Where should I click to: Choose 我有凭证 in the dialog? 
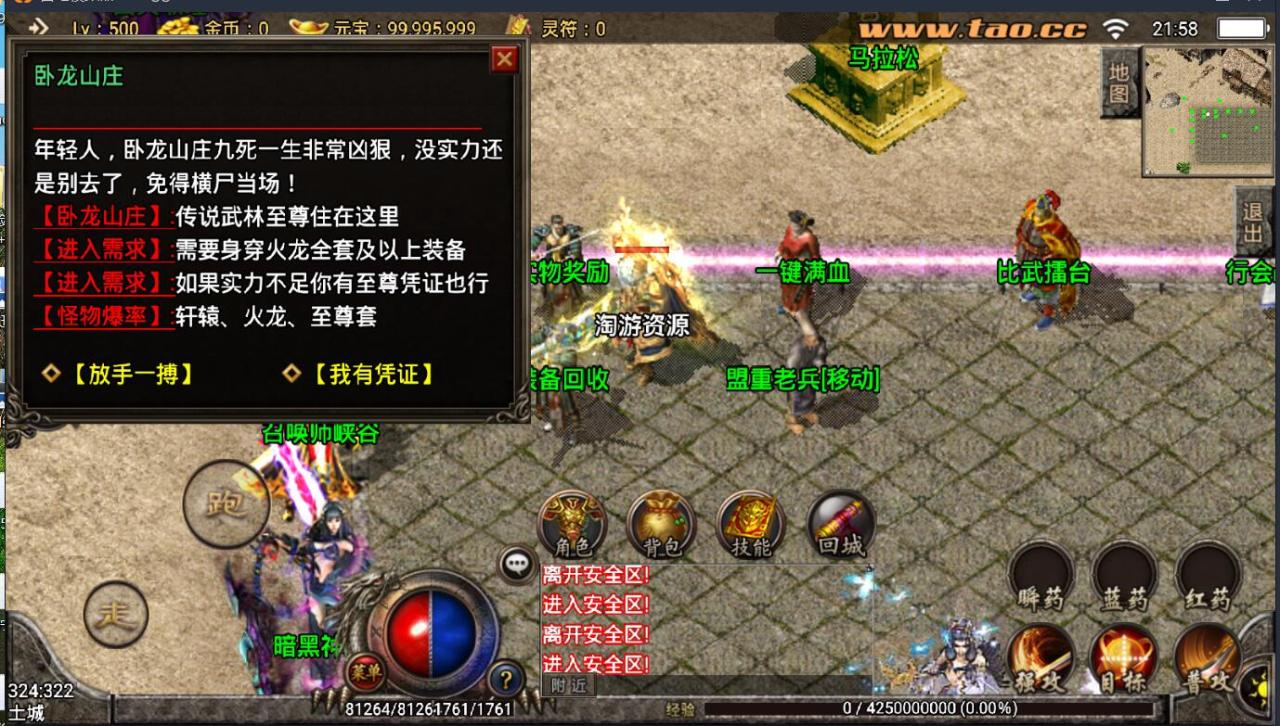pos(370,376)
